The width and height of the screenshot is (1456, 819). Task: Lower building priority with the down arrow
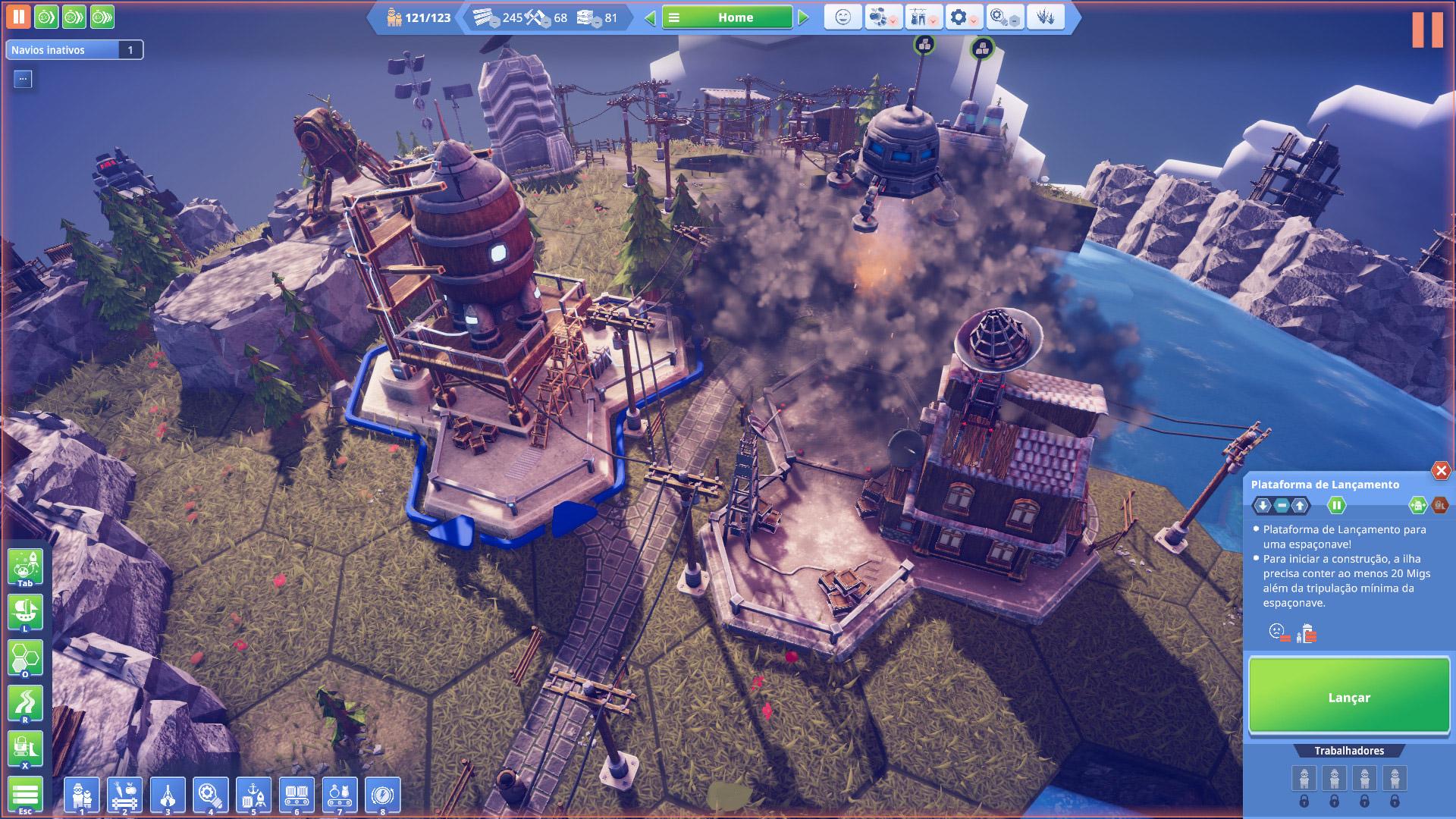point(1263,505)
